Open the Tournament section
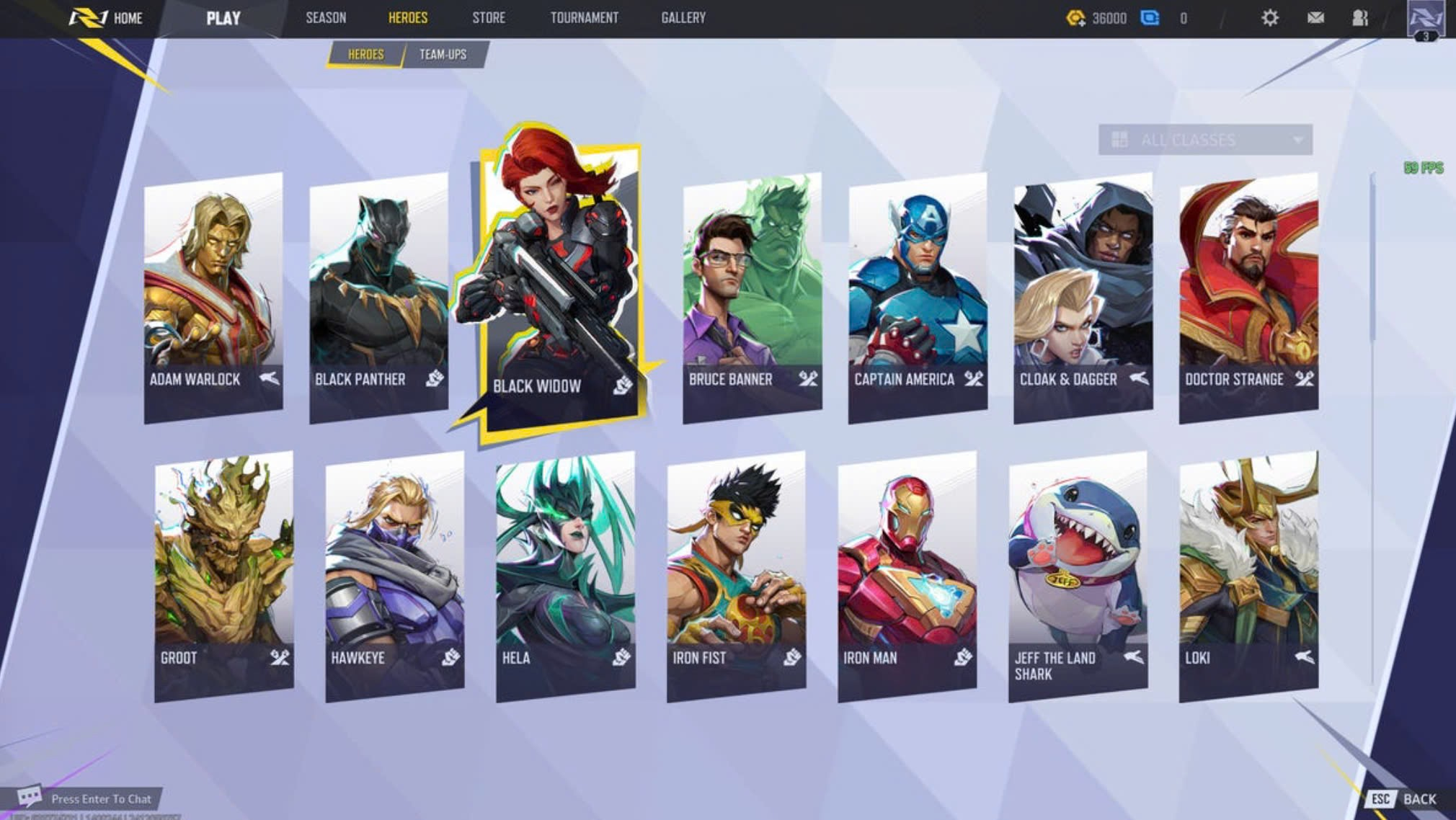Viewport: 1456px width, 820px height. [584, 18]
